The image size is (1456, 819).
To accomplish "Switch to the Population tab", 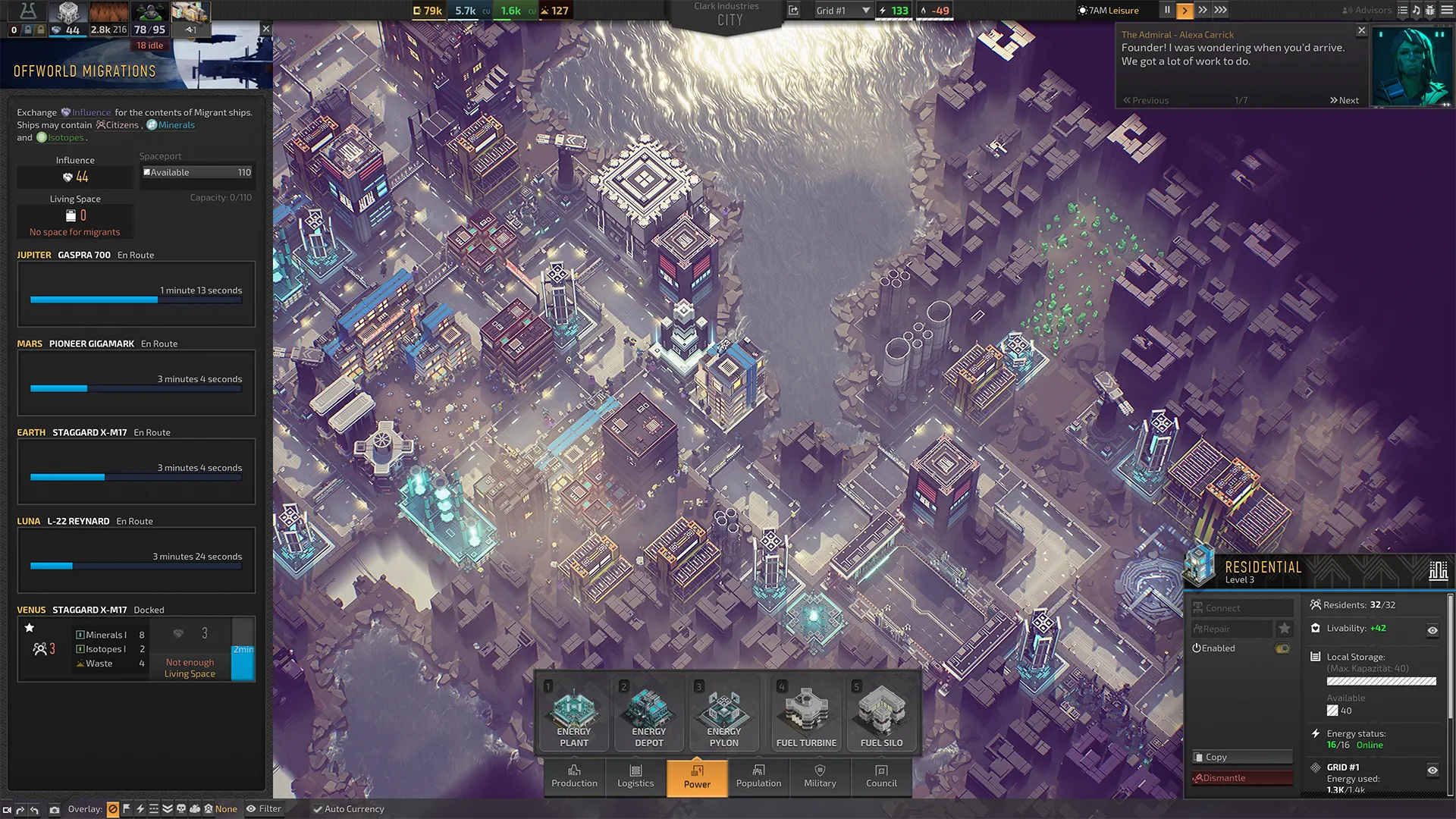I will click(x=758, y=777).
